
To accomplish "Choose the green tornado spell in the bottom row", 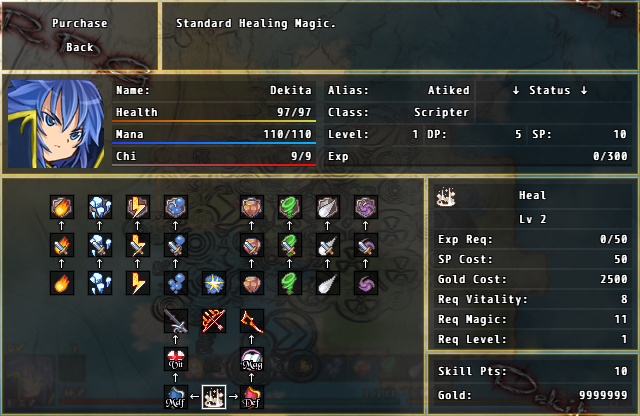I will [290, 283].
